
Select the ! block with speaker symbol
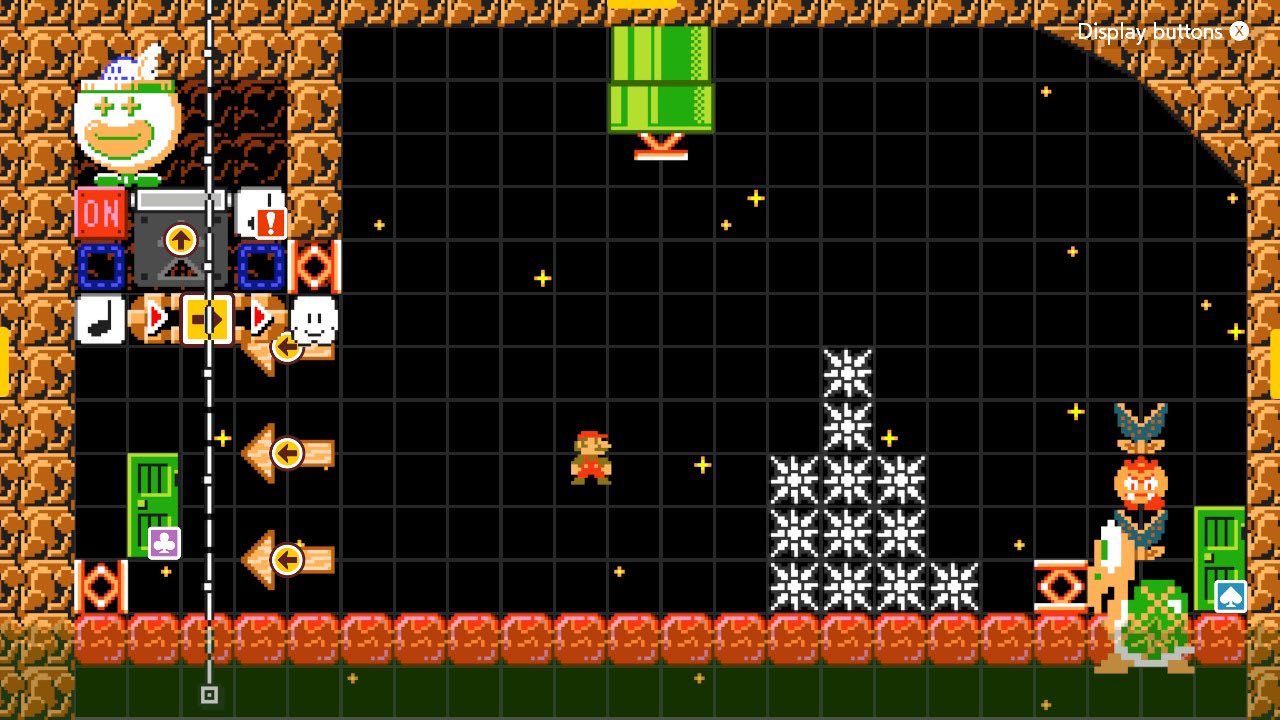pos(260,213)
